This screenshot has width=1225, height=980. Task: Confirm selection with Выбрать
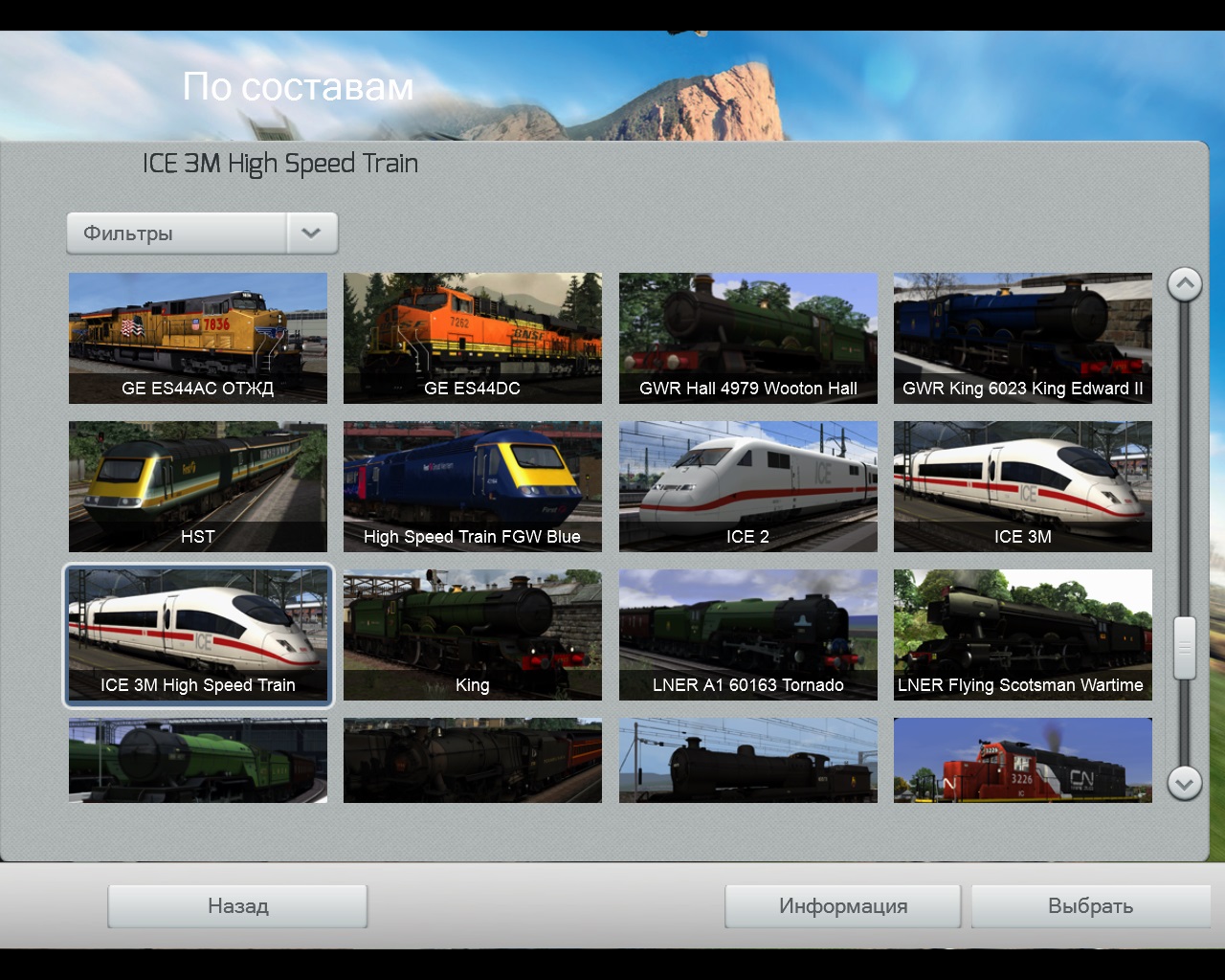pyautogui.click(x=1090, y=905)
